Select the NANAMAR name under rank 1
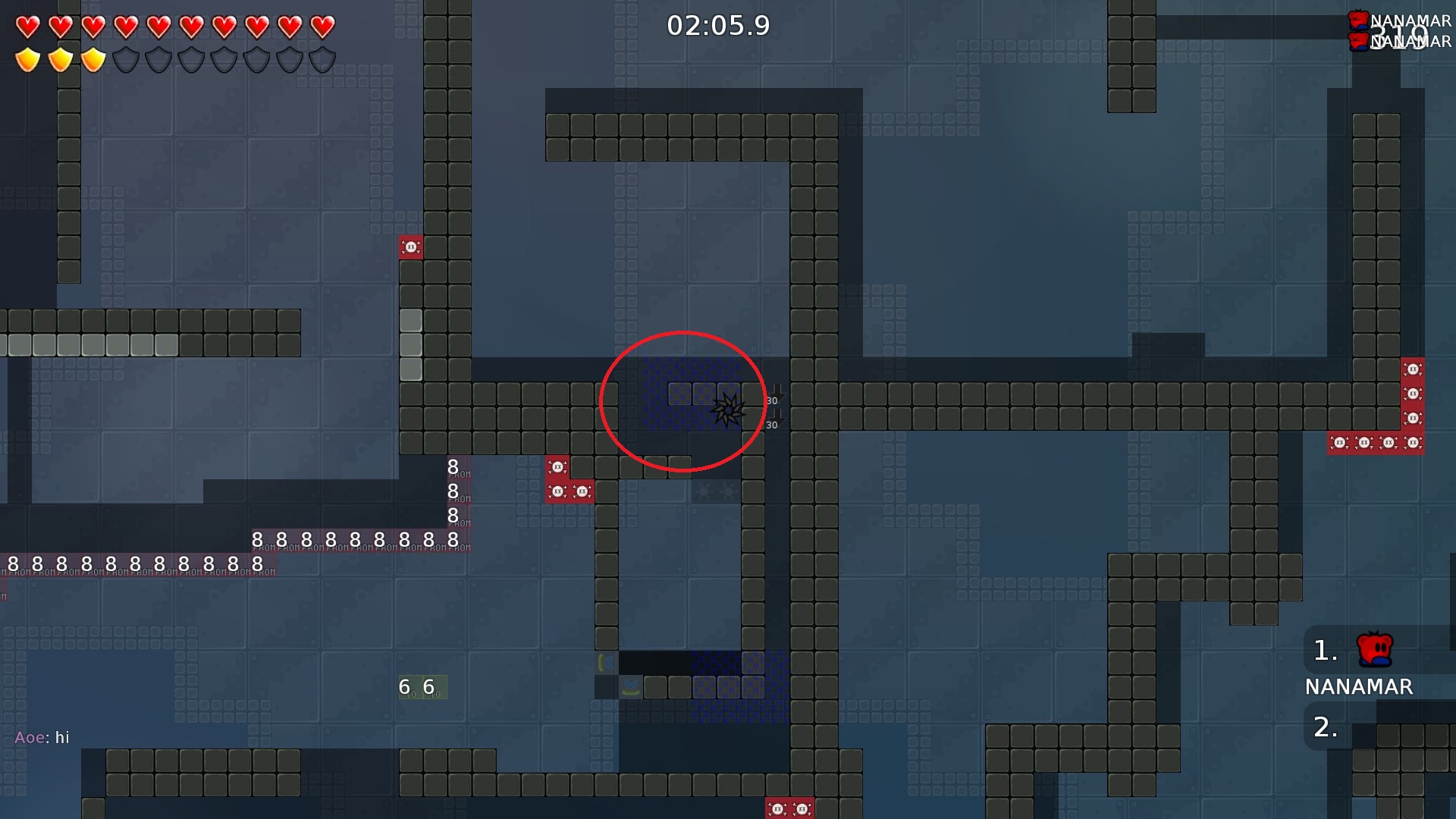 [1358, 687]
